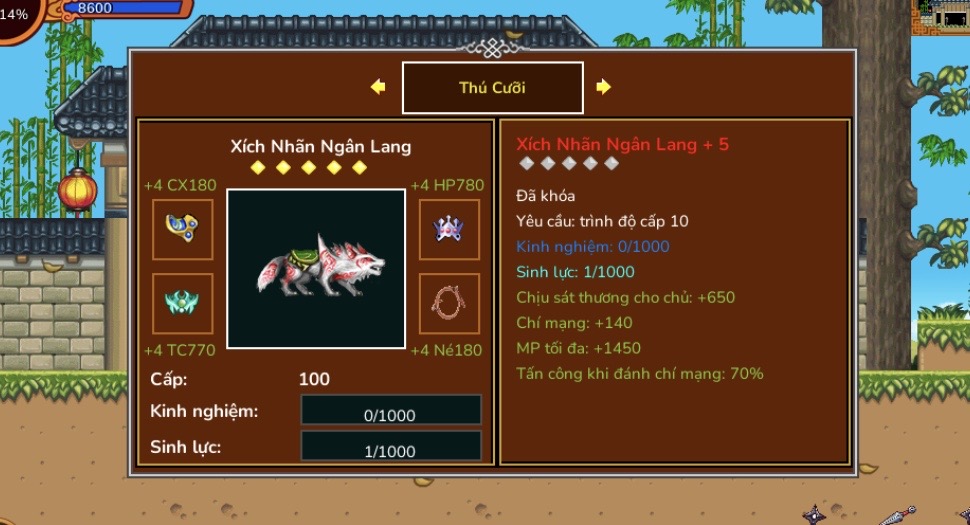Select the +4 CX180 mount gear slot

[x=182, y=229]
